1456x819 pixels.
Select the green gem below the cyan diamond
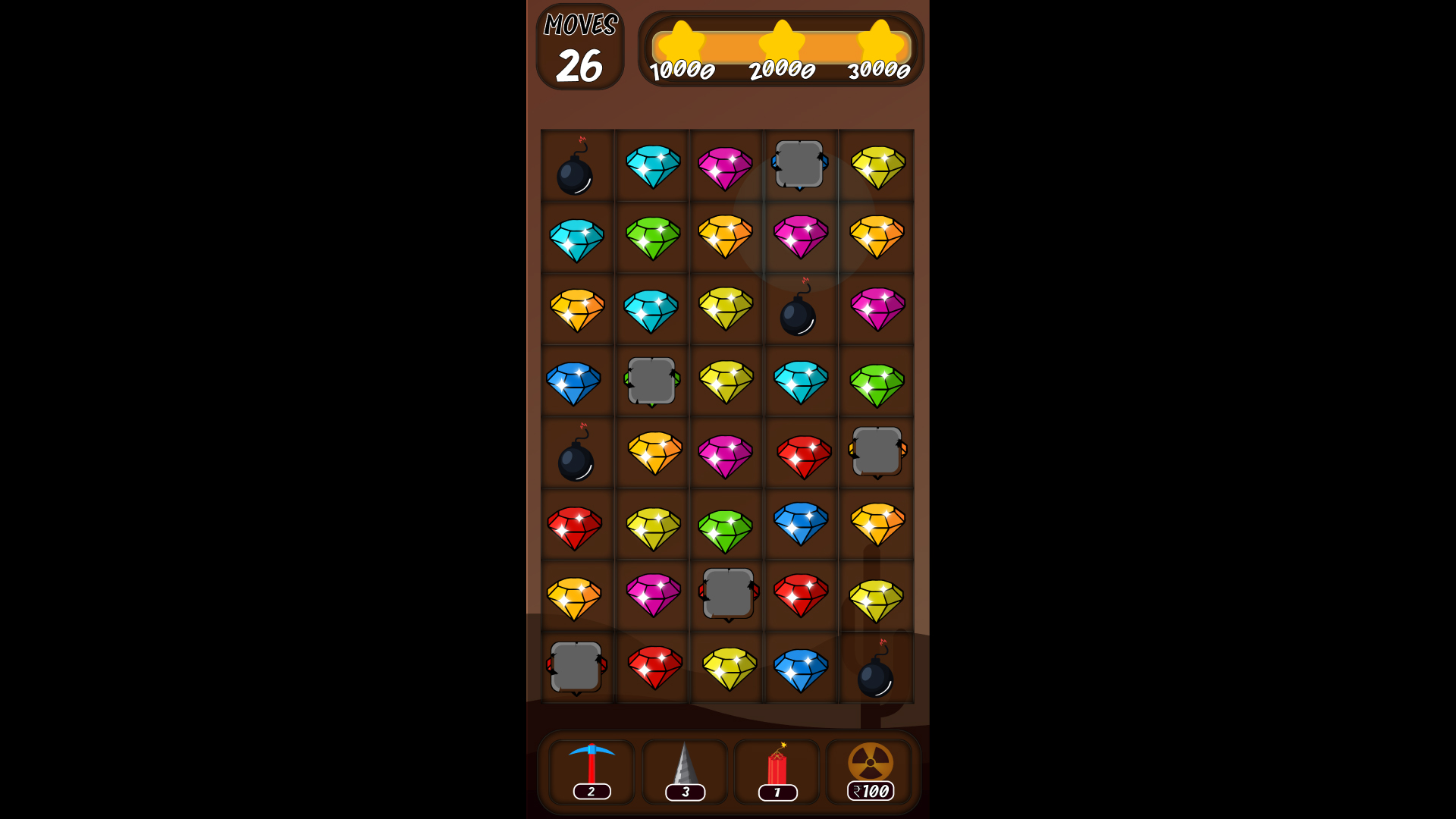(651, 238)
